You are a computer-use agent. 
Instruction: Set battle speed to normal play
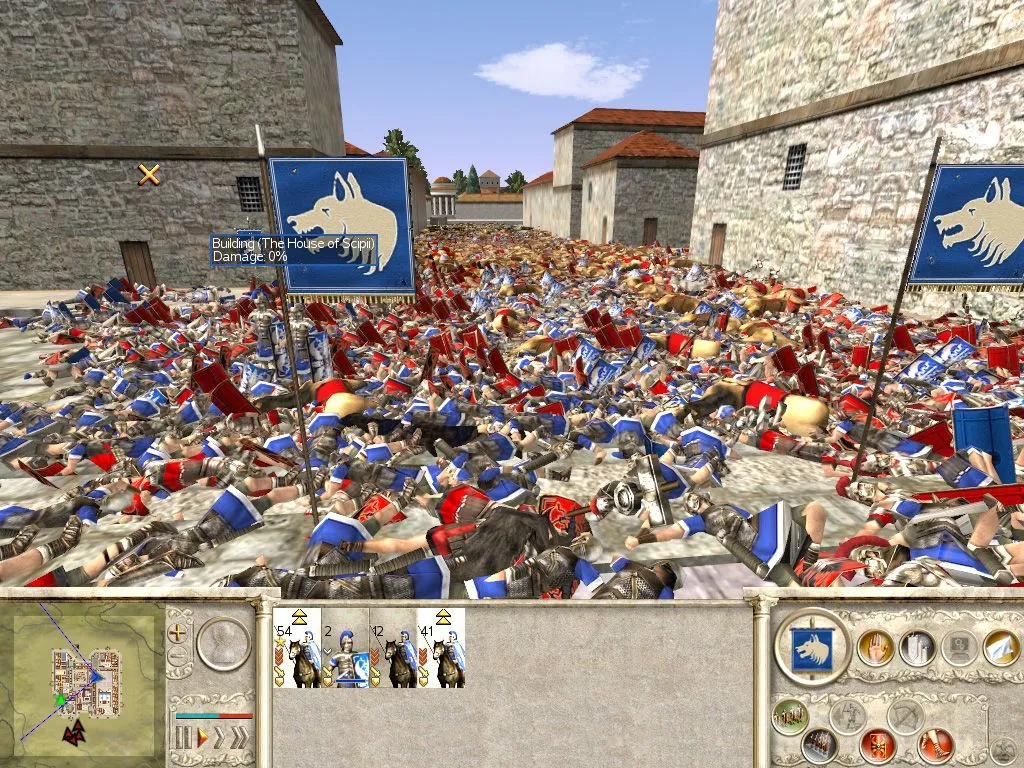click(x=201, y=739)
